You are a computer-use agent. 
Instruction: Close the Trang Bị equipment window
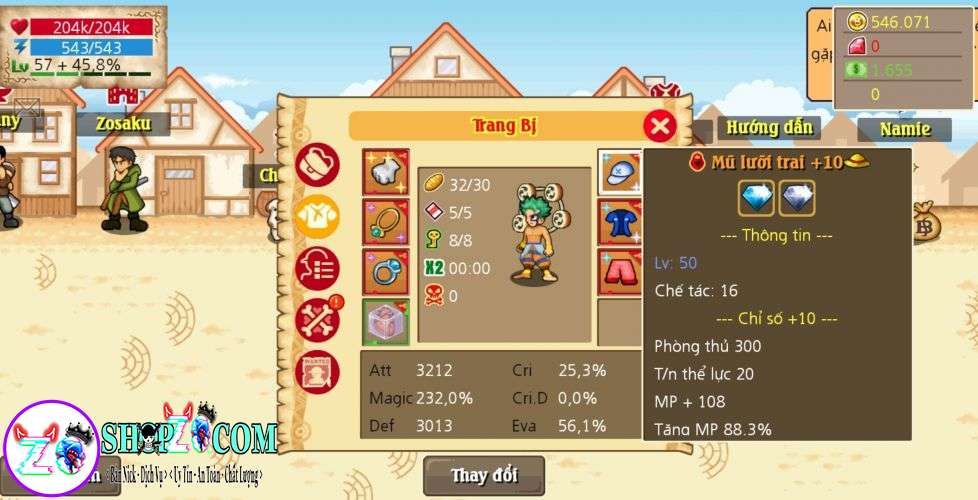point(659,126)
